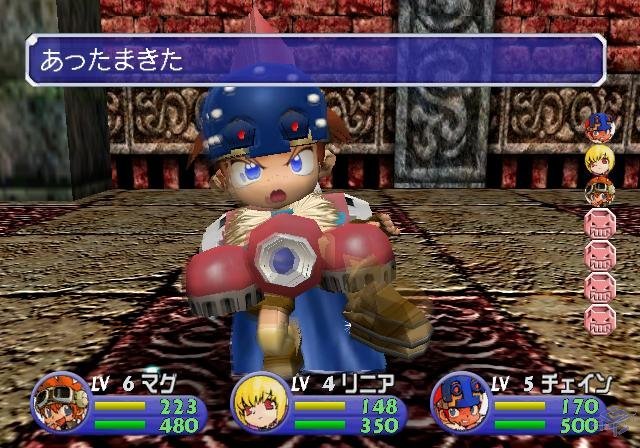Click Linear's blonde icon in the turn order
The height and width of the screenshot is (448, 640).
click(x=598, y=158)
